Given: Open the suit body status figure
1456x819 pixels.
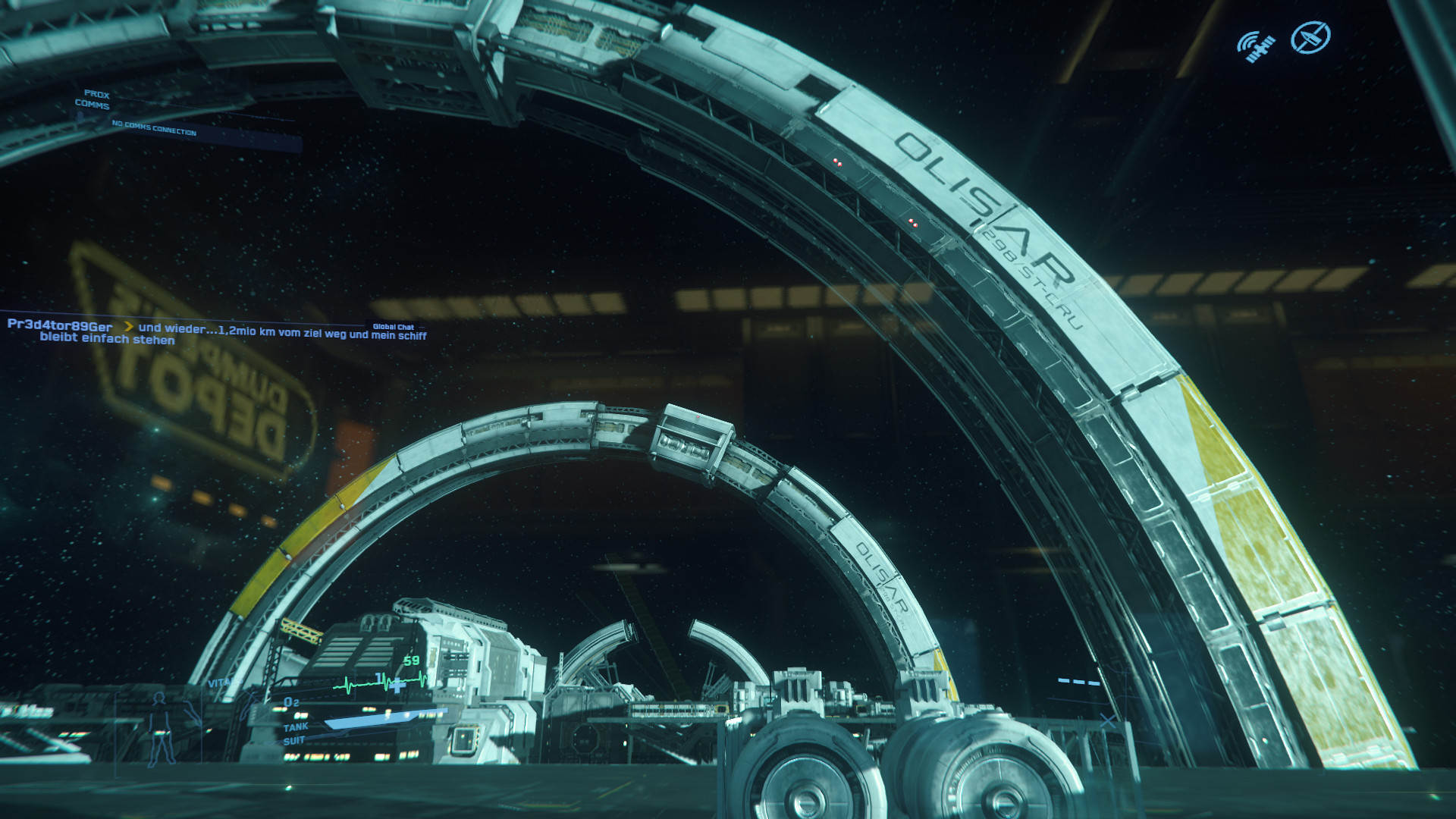Looking at the screenshot, I should [x=160, y=729].
